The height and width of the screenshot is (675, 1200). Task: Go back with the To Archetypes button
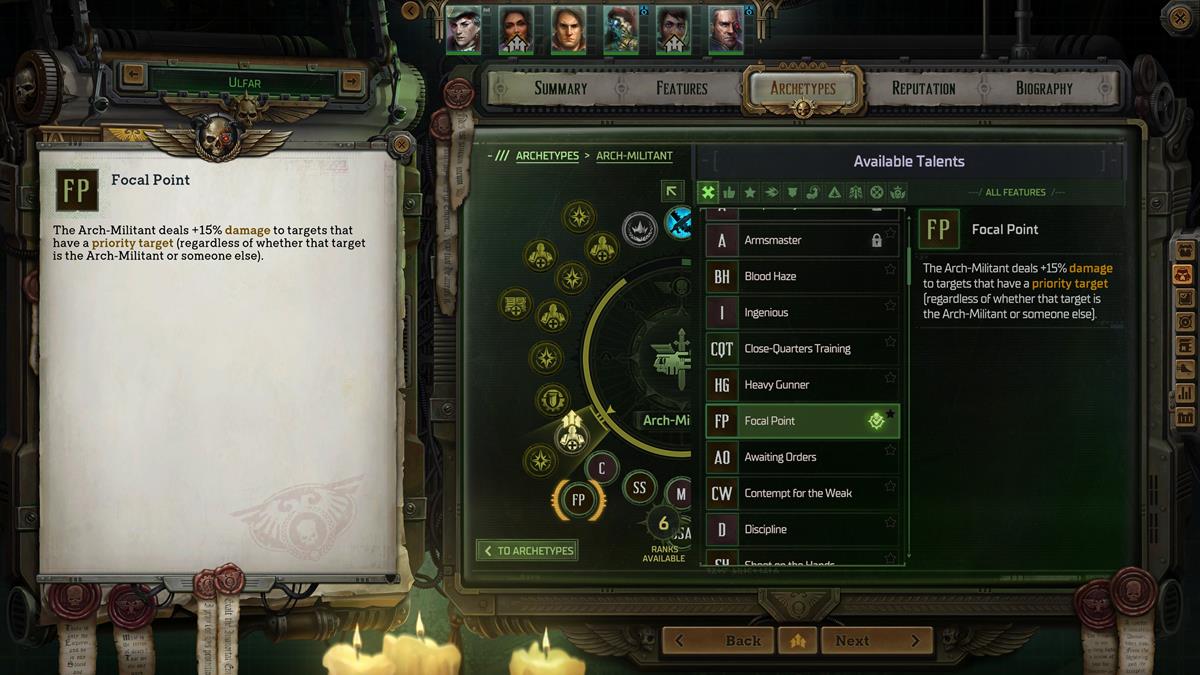(527, 551)
